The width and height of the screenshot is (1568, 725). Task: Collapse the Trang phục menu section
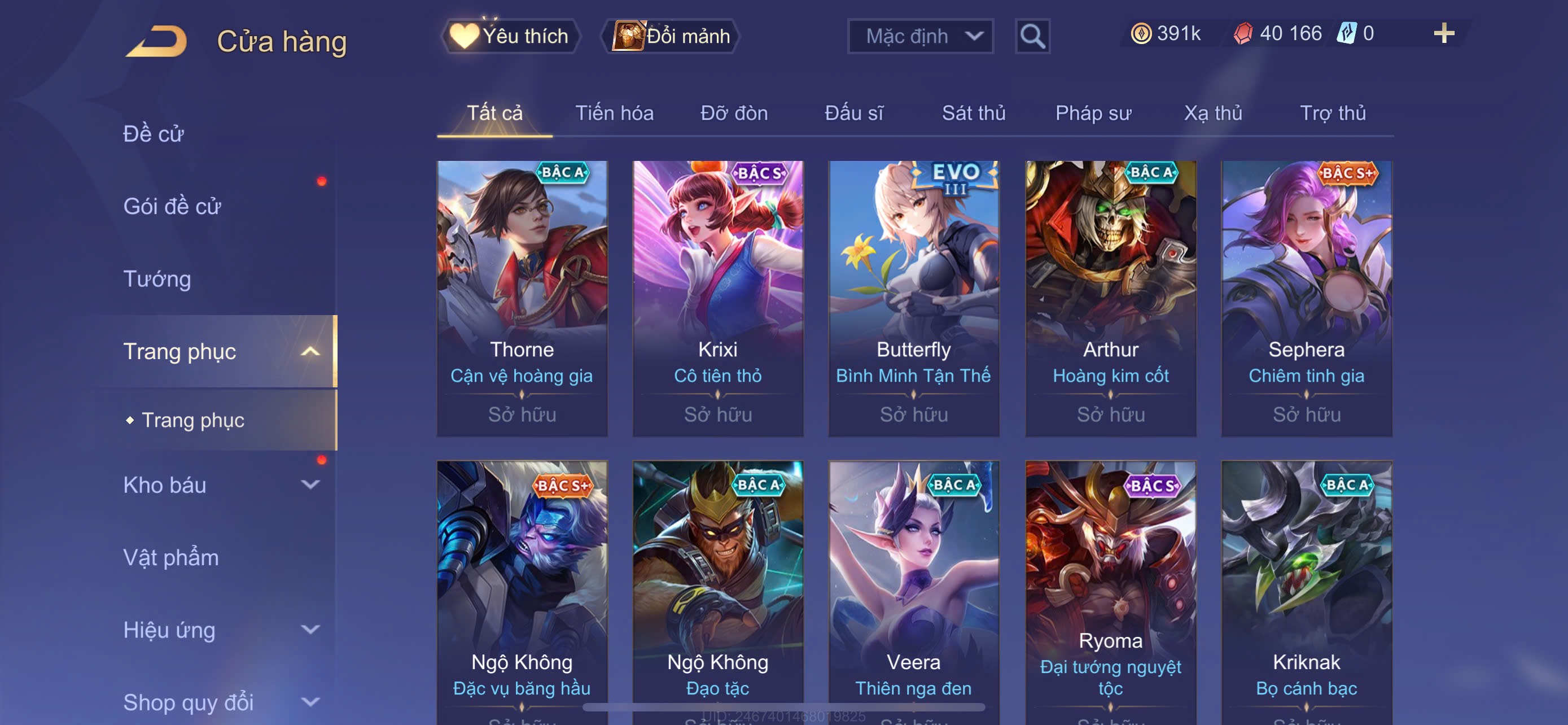(310, 351)
